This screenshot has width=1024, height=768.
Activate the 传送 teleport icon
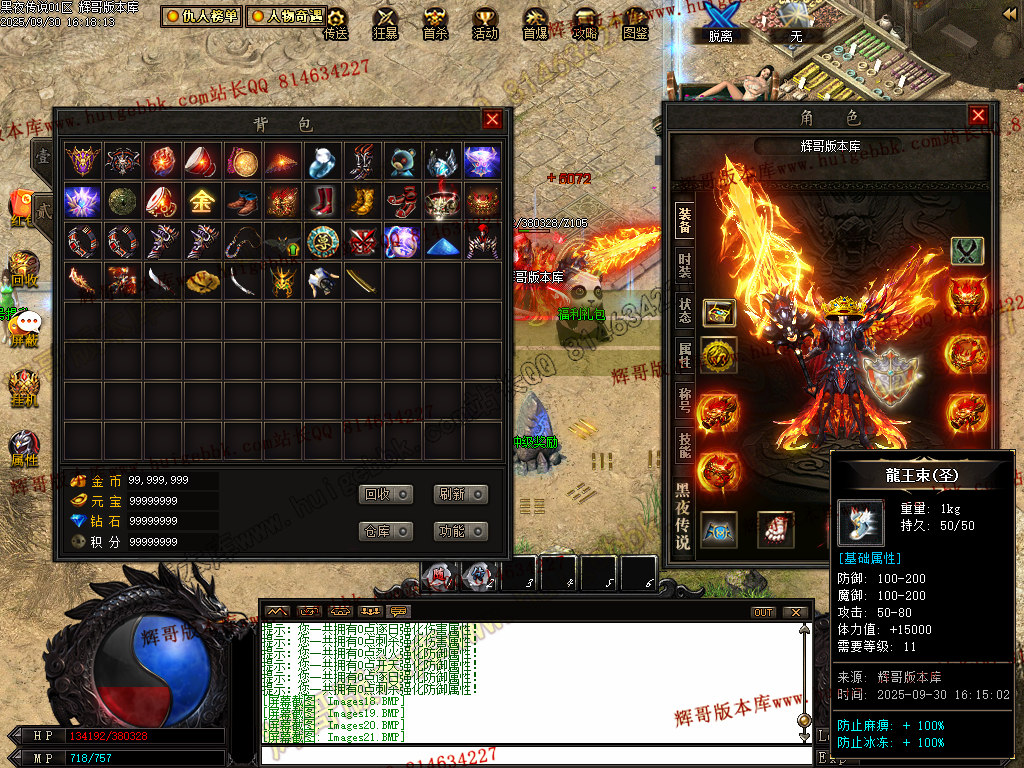coord(336,22)
